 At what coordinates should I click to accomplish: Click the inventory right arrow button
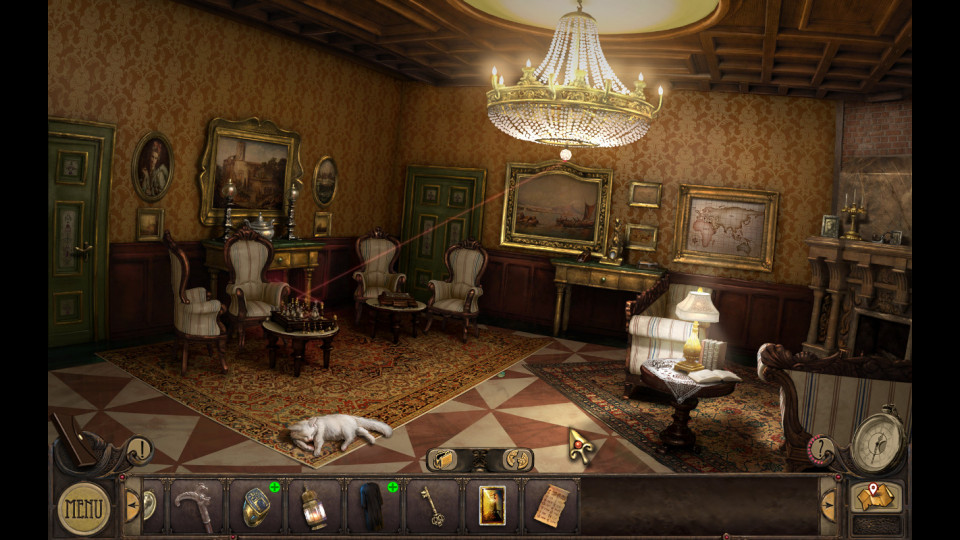(x=829, y=505)
